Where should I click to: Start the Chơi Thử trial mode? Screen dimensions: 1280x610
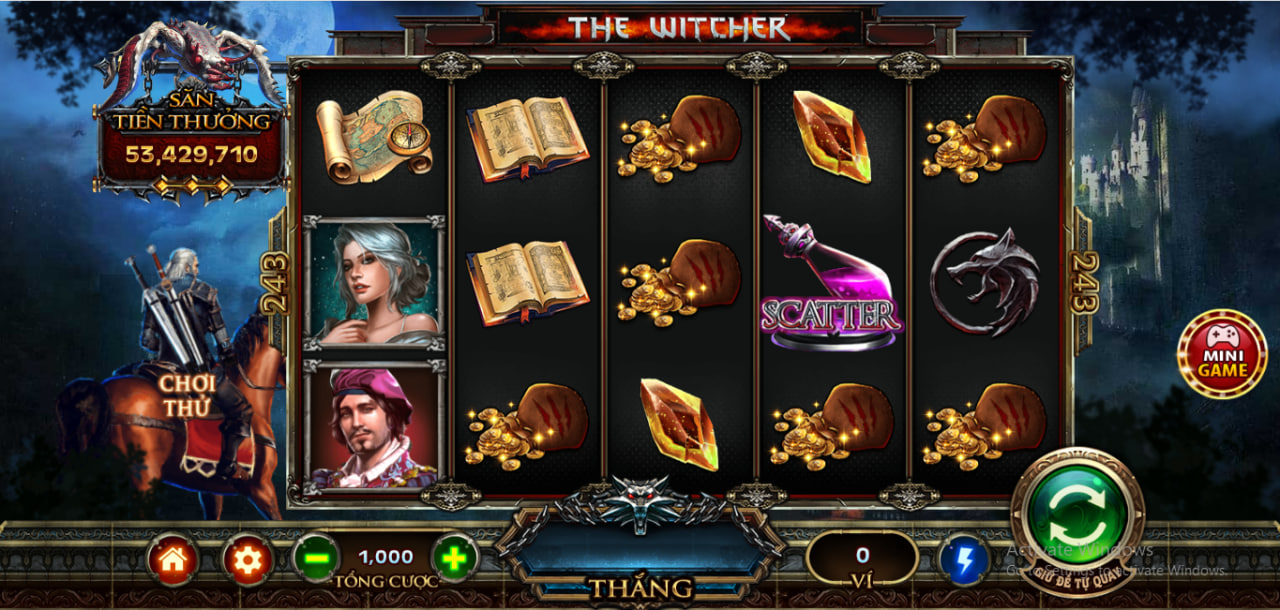click(188, 394)
